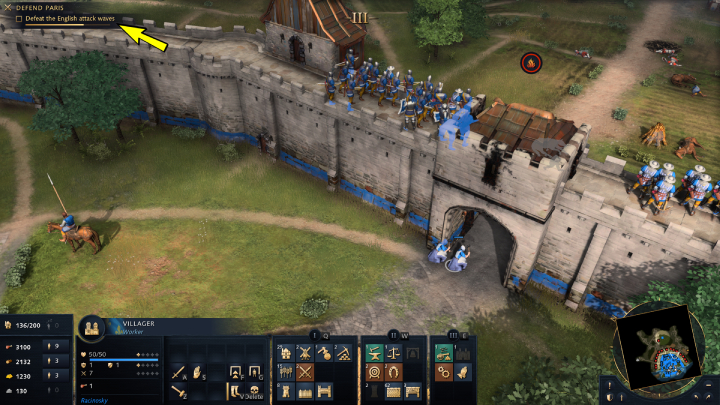Image resolution: width=720 pixels, height=405 pixels.
Task: Delete the selected villager
Action: tap(255, 392)
